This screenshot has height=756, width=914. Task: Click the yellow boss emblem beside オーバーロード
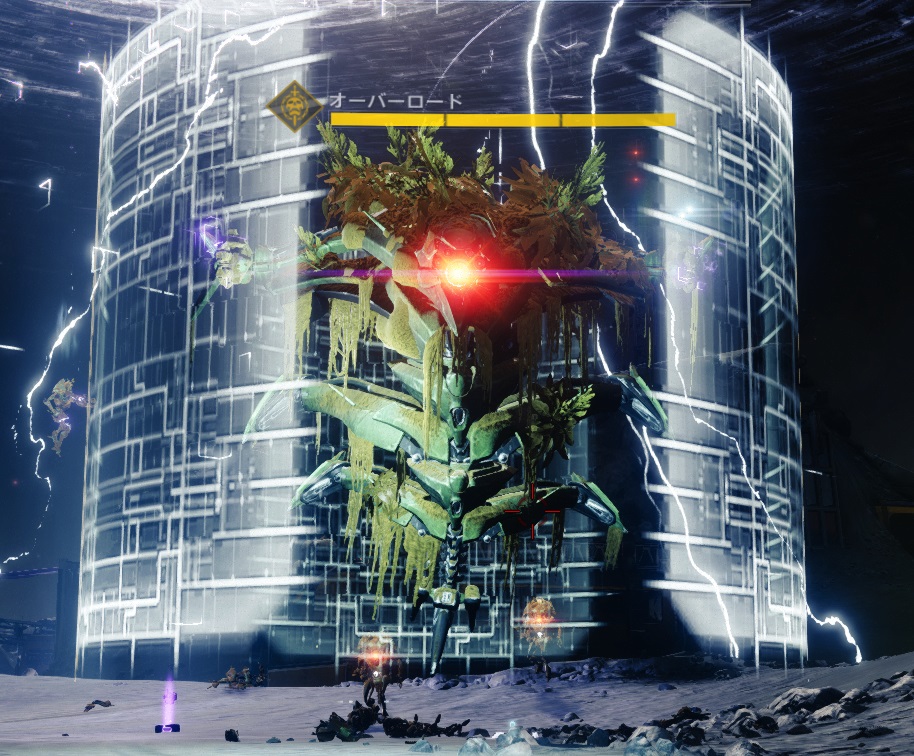click(x=295, y=107)
